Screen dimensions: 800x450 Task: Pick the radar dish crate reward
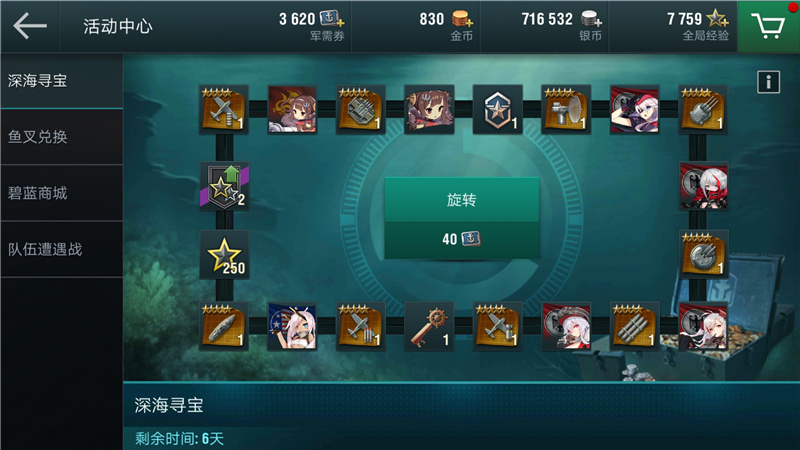(x=566, y=109)
